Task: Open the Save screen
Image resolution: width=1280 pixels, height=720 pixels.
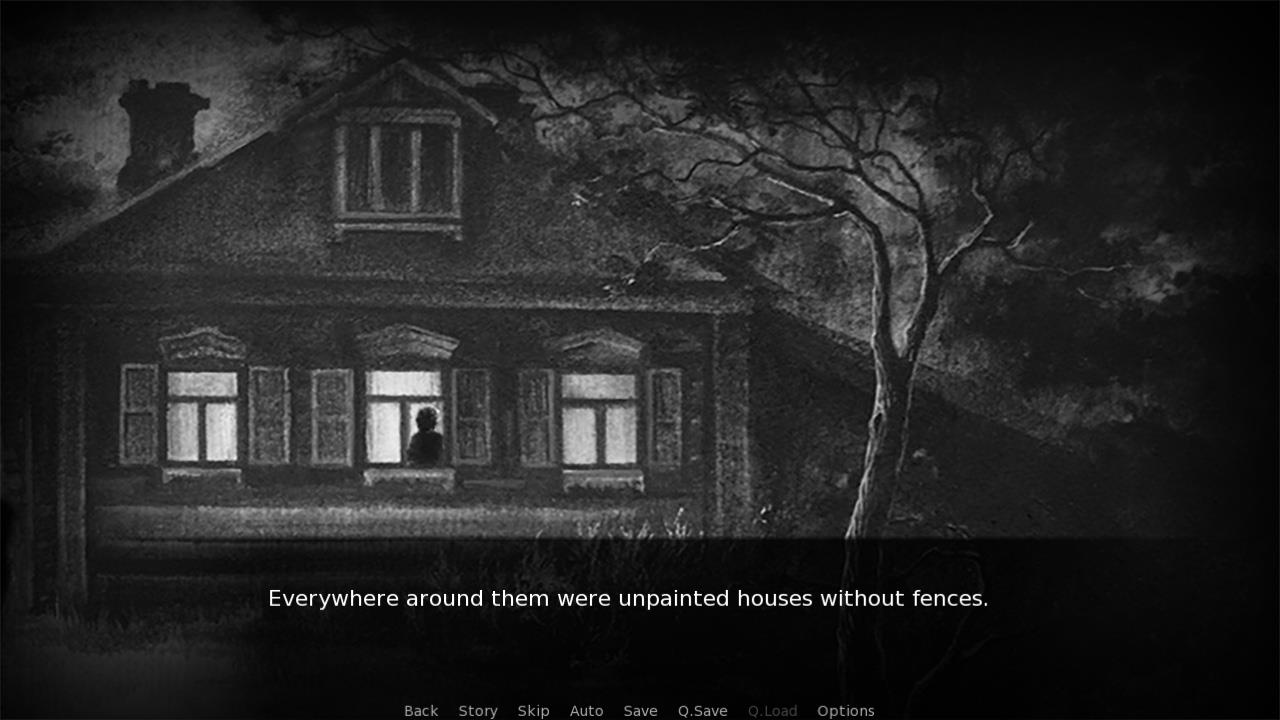Action: pyautogui.click(x=640, y=710)
